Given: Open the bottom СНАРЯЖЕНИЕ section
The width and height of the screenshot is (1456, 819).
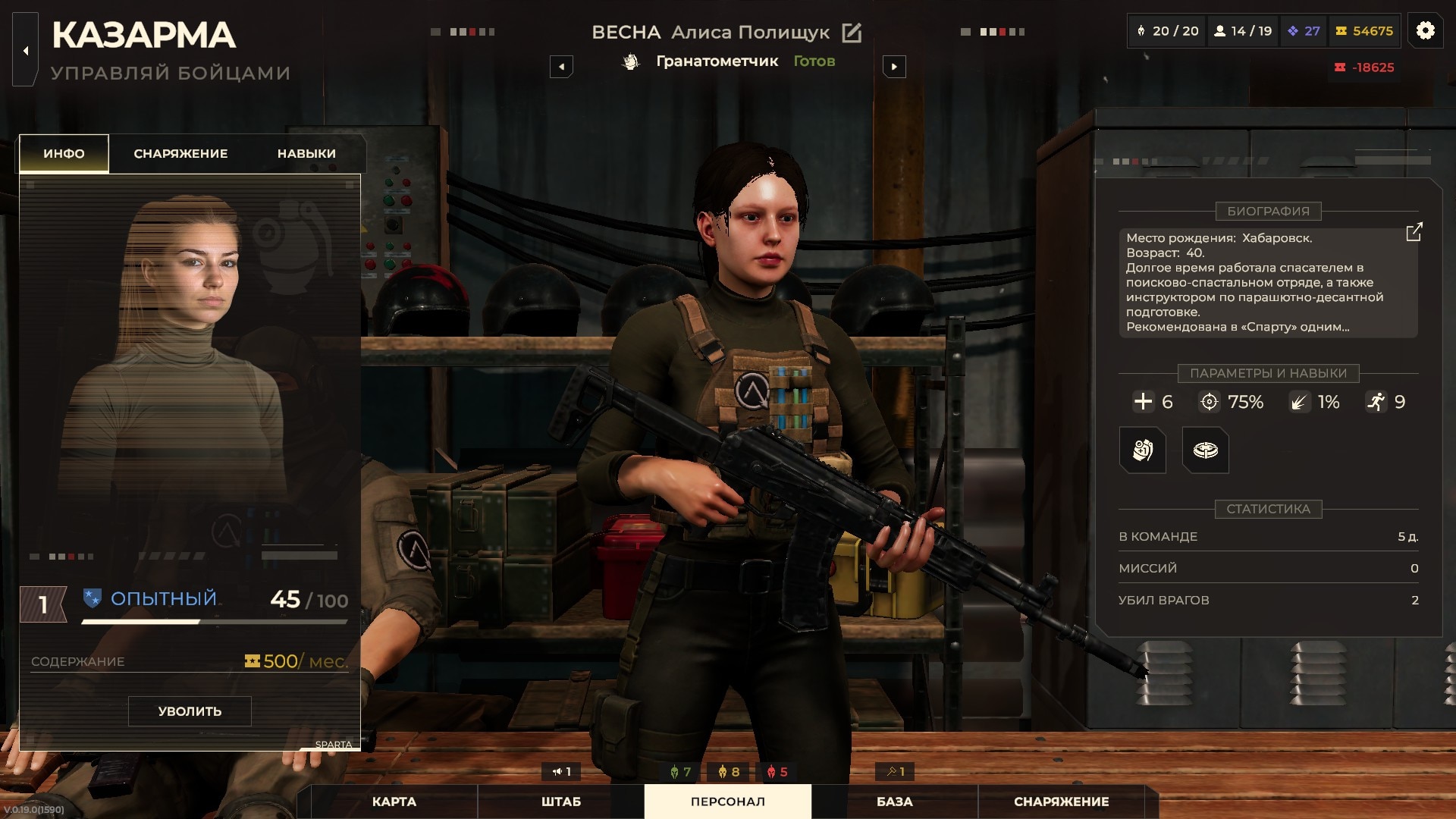Looking at the screenshot, I should point(1061,802).
